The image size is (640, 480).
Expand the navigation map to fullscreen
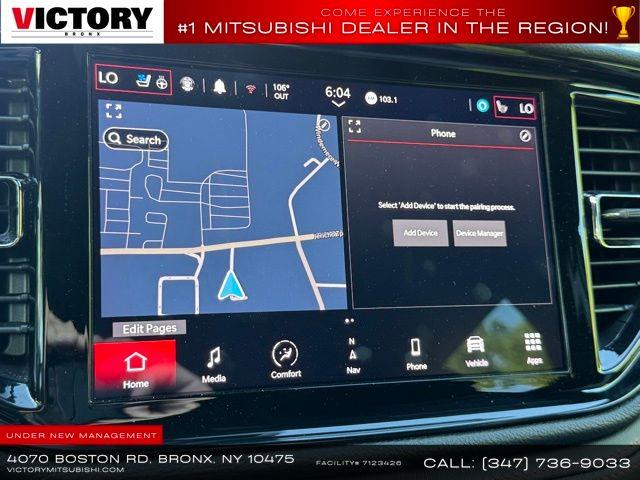pyautogui.click(x=113, y=111)
